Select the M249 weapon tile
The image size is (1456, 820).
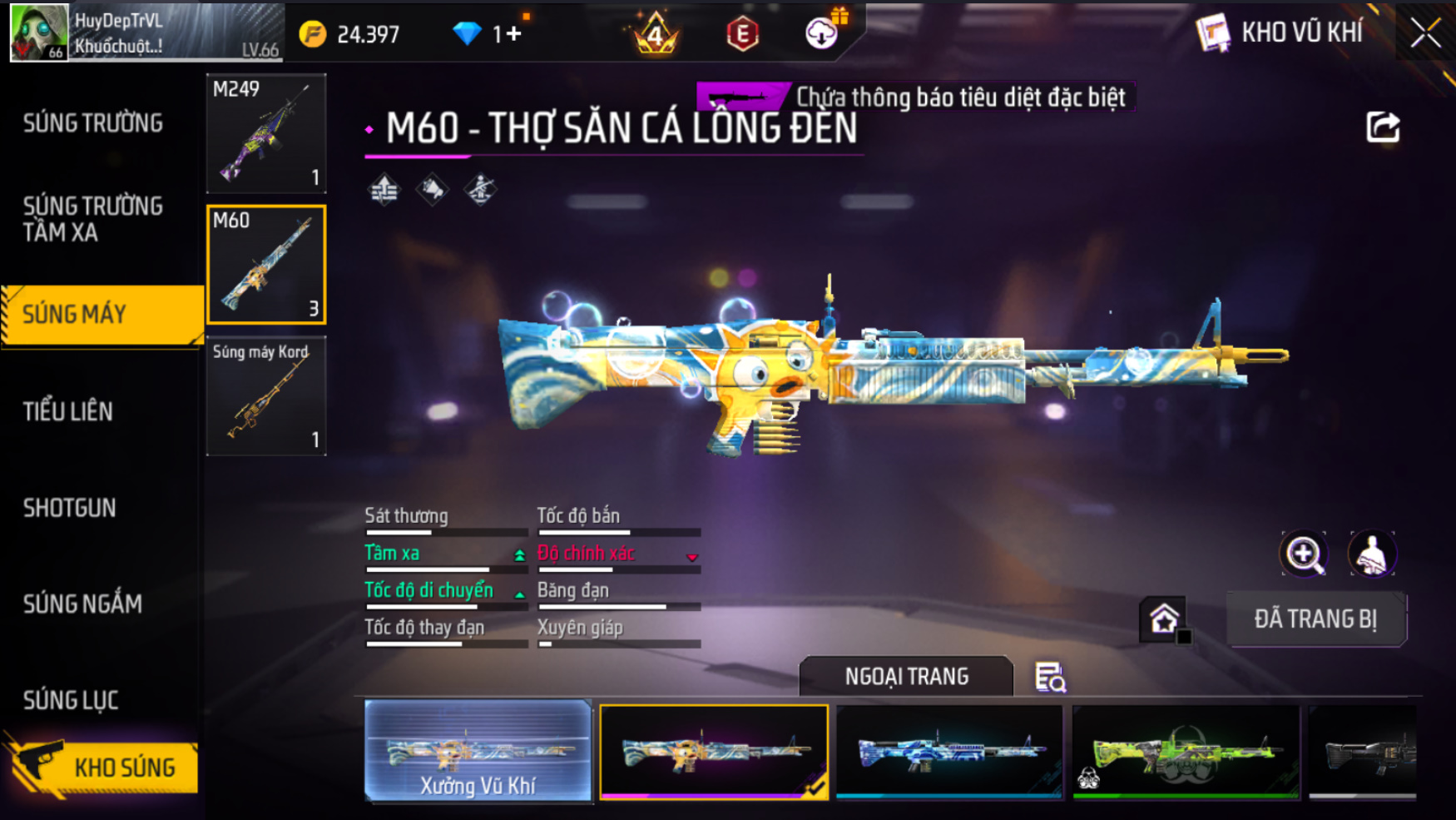click(266, 133)
